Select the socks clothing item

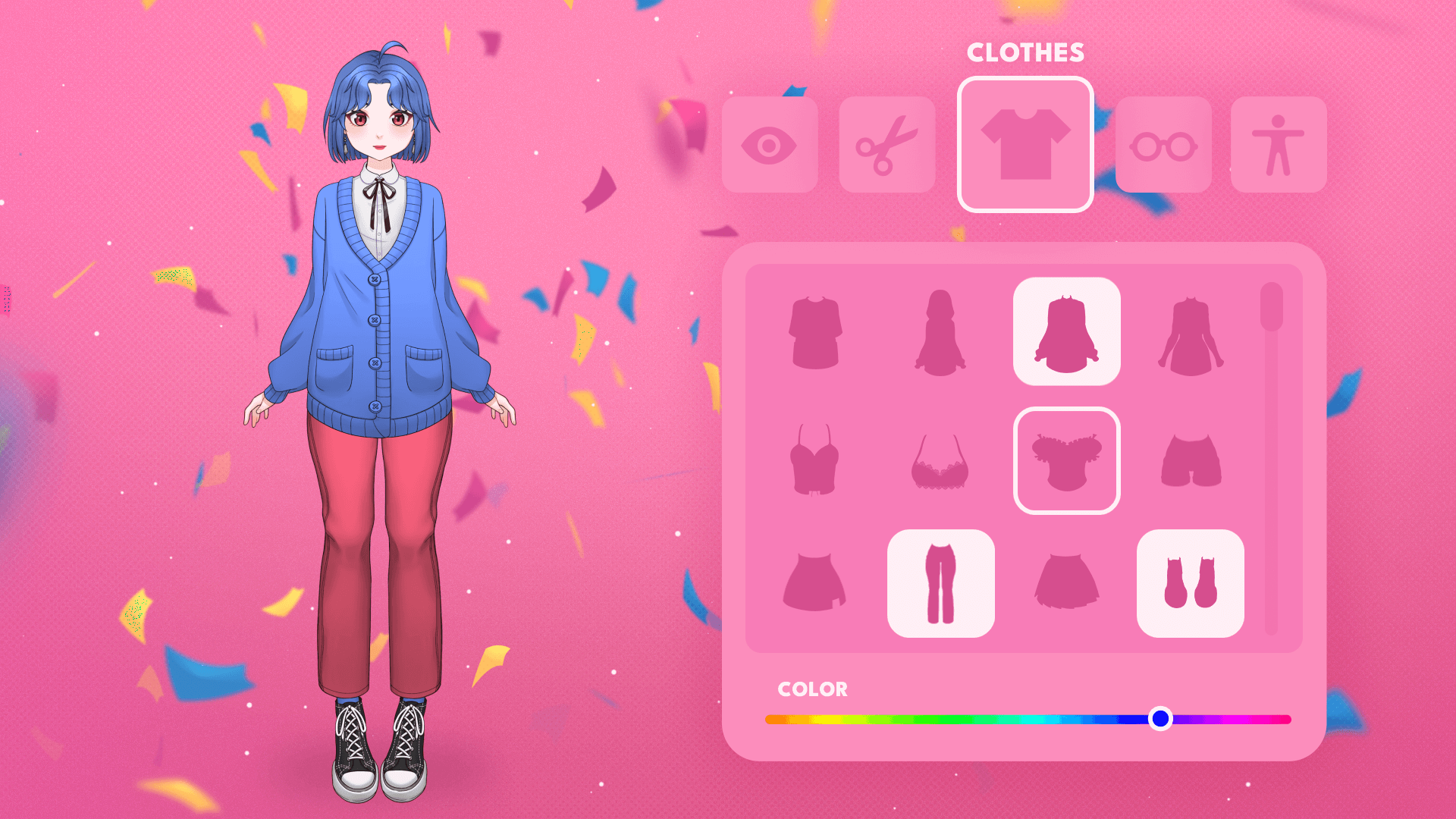click(1191, 583)
